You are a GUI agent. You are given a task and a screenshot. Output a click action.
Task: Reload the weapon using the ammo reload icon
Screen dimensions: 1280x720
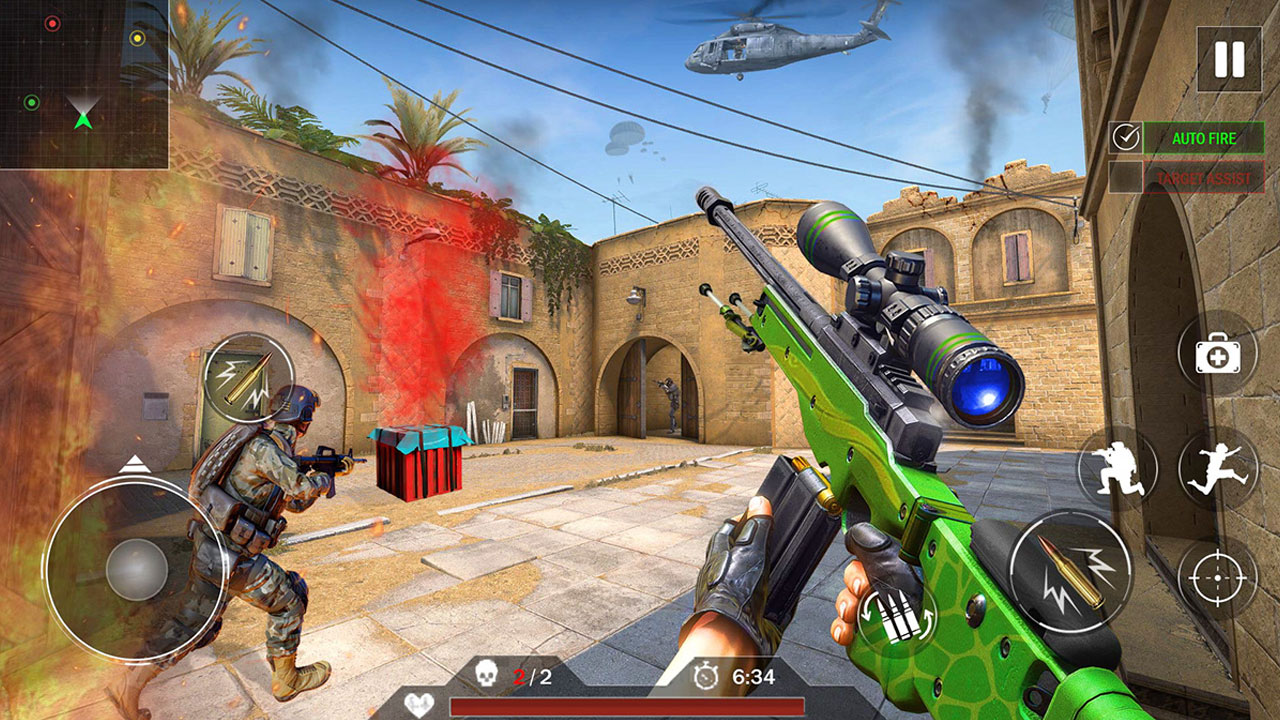896,614
